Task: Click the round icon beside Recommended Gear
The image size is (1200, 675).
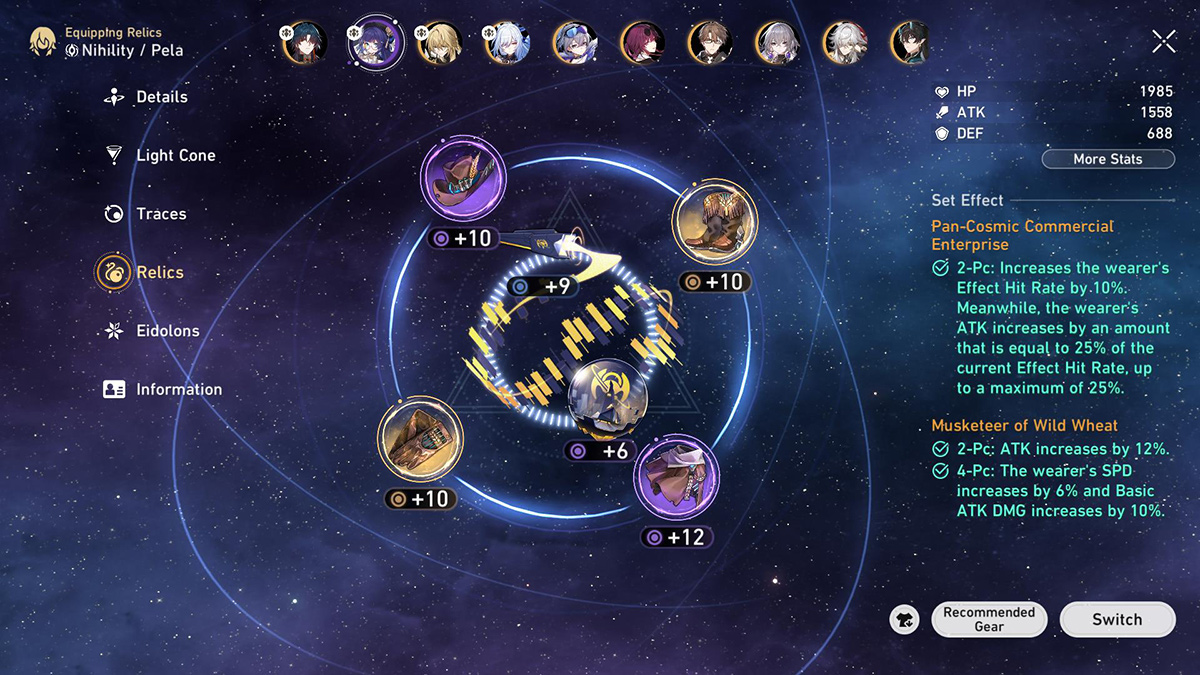Action: tap(904, 620)
